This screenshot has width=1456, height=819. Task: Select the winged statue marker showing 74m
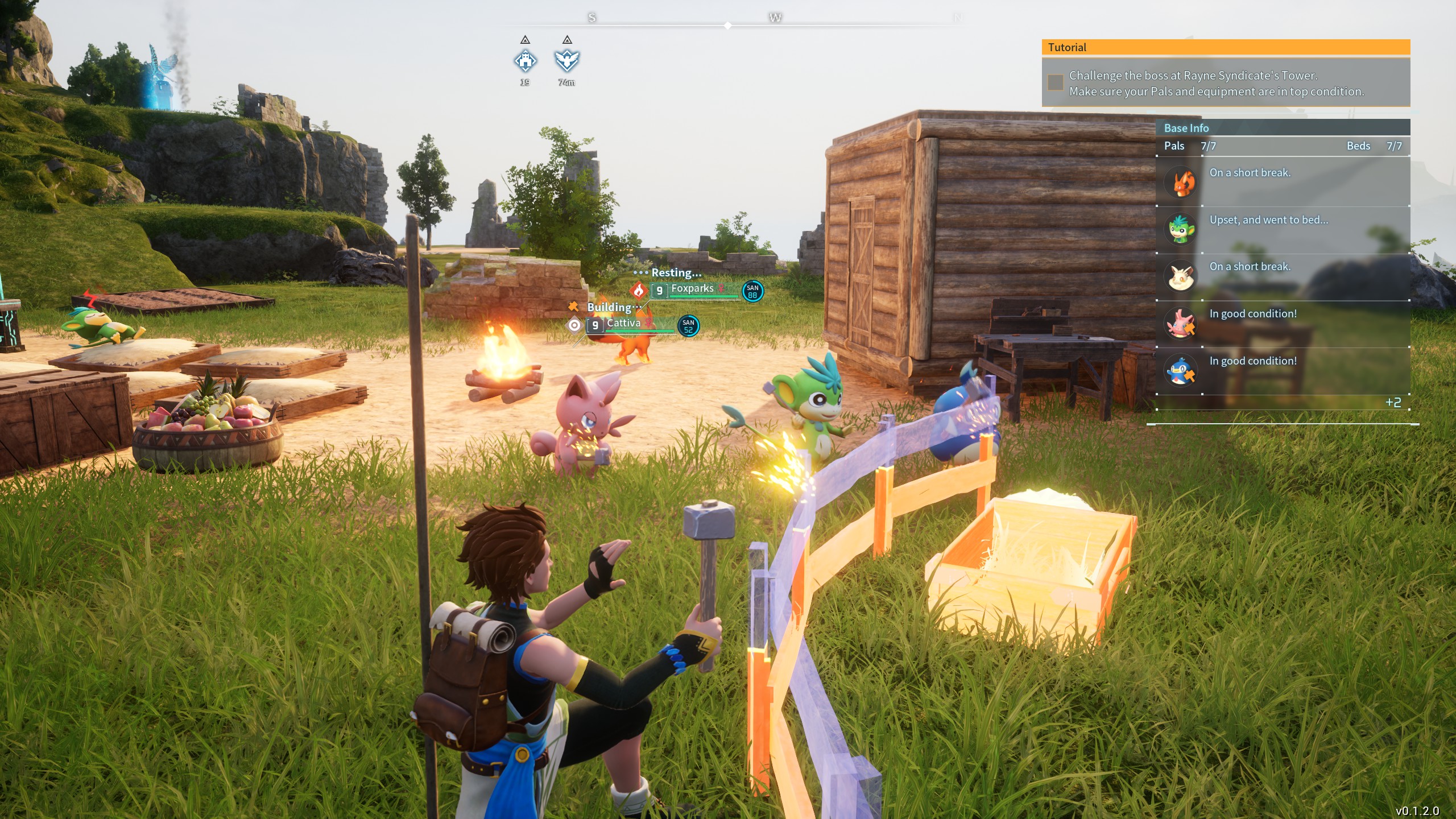[566, 60]
